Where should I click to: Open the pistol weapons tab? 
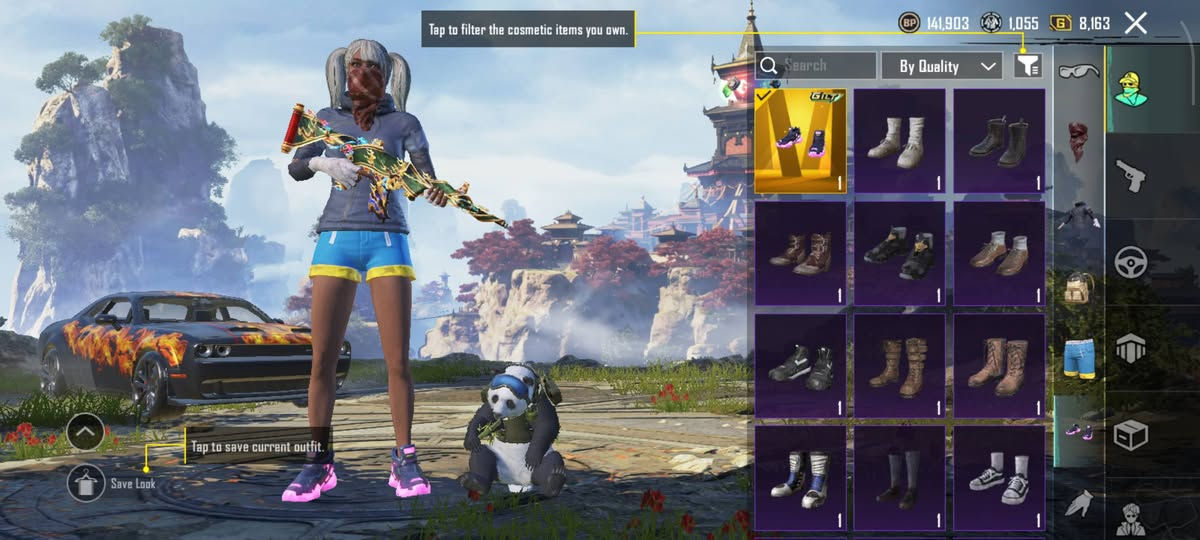coord(1131,176)
